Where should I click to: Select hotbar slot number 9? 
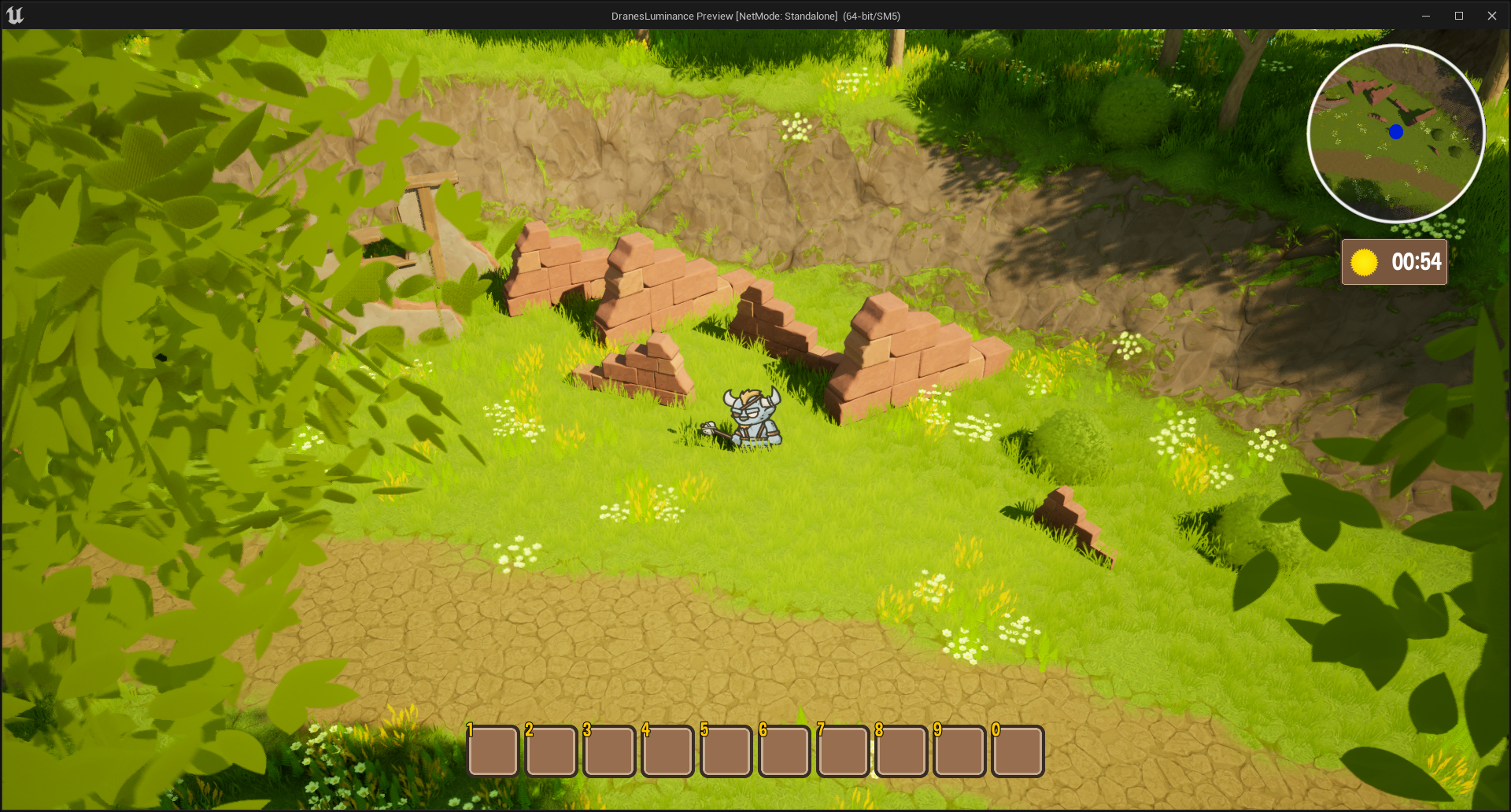pyautogui.click(x=959, y=751)
